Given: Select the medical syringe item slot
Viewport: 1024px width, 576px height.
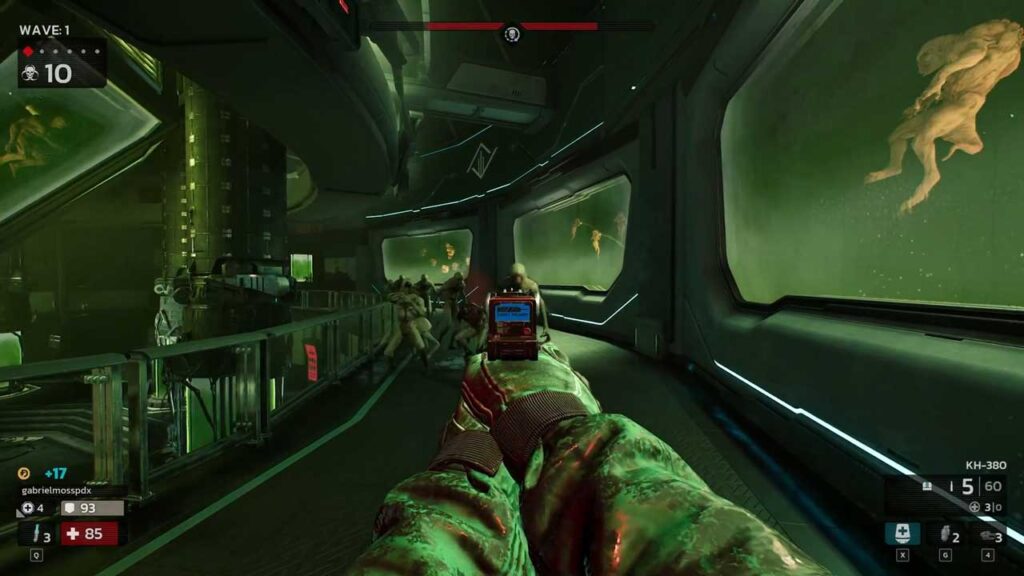Looking at the screenshot, I should pyautogui.click(x=902, y=534).
